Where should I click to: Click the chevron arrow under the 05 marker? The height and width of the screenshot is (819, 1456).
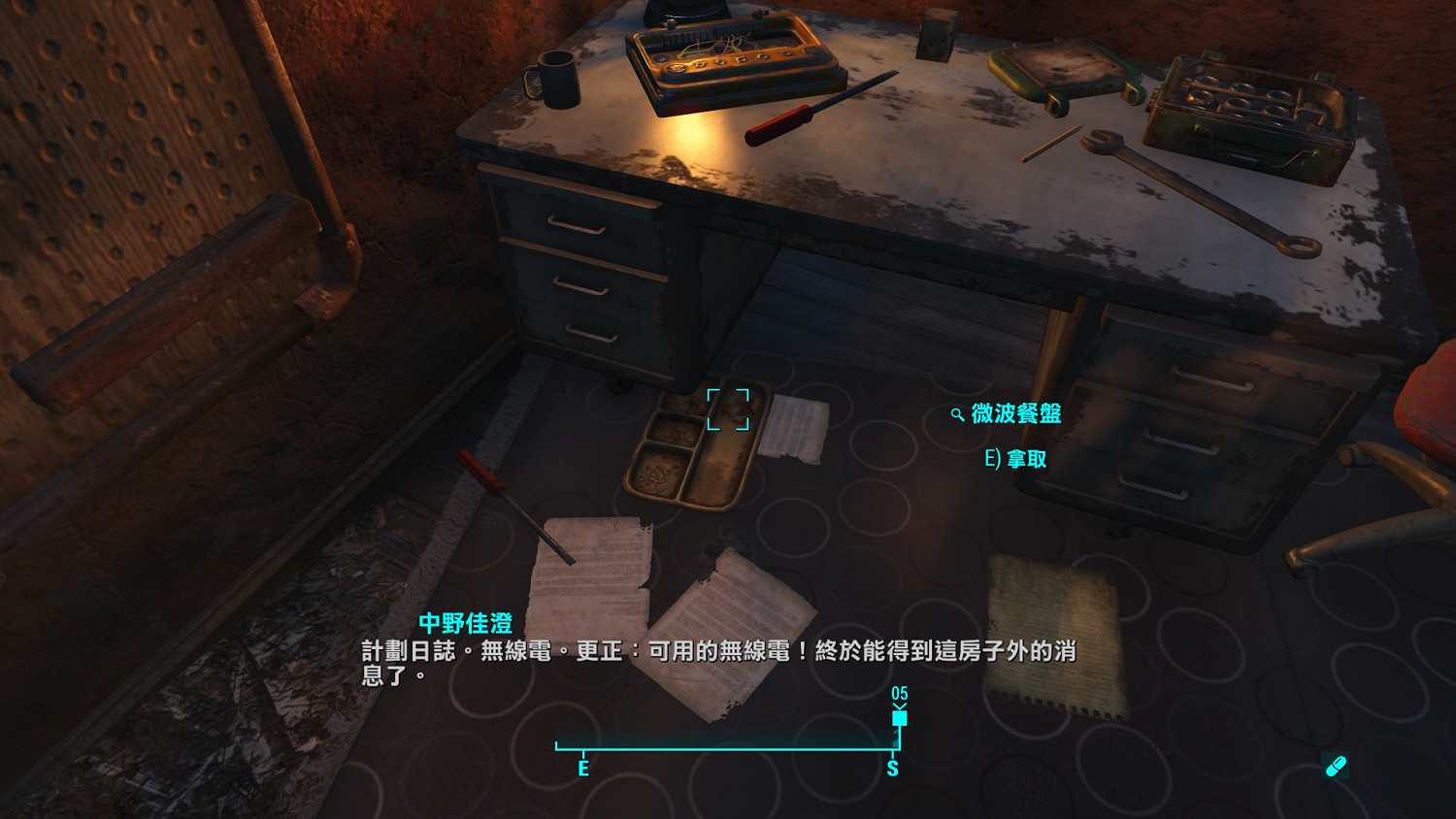[899, 704]
